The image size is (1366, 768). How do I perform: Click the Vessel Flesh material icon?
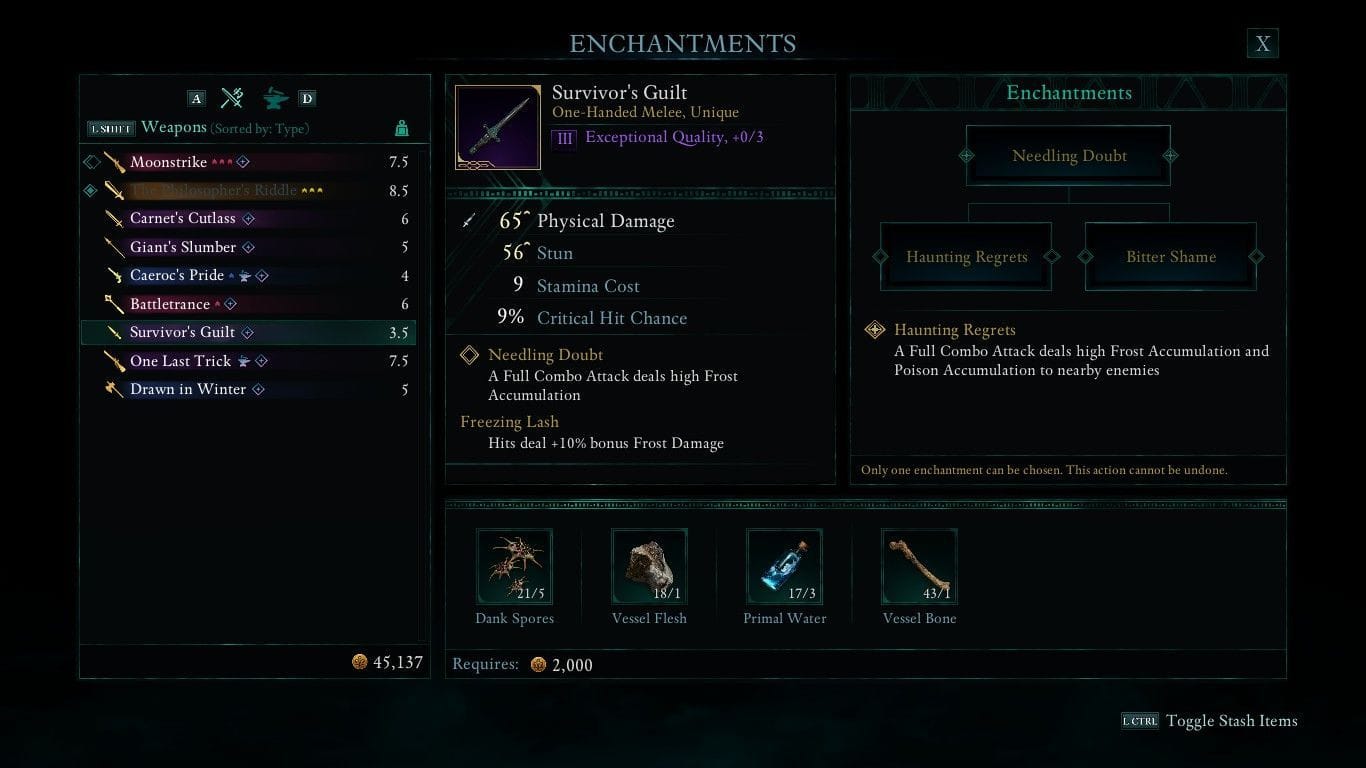point(649,566)
